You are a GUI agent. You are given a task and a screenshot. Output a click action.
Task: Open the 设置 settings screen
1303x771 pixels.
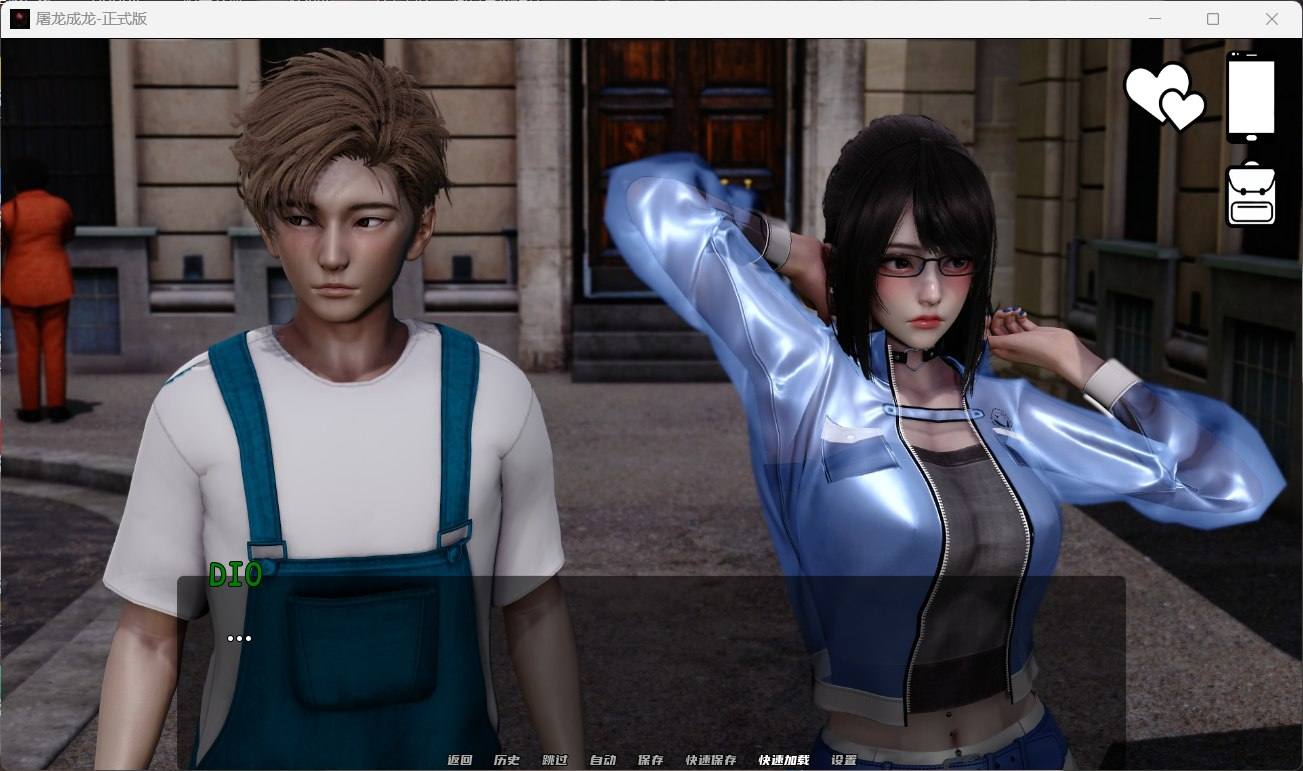[843, 760]
